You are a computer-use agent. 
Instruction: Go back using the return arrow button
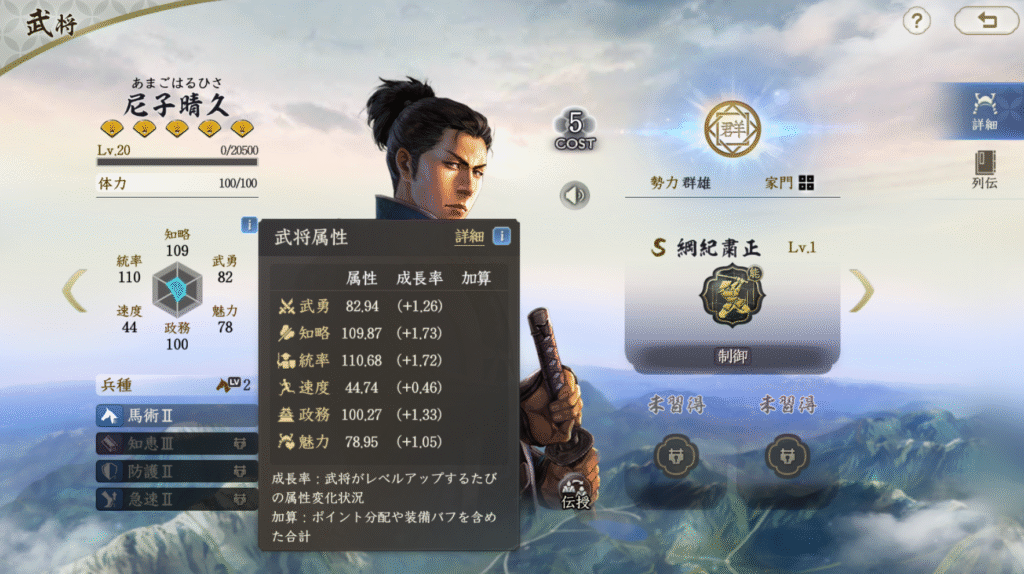click(985, 21)
